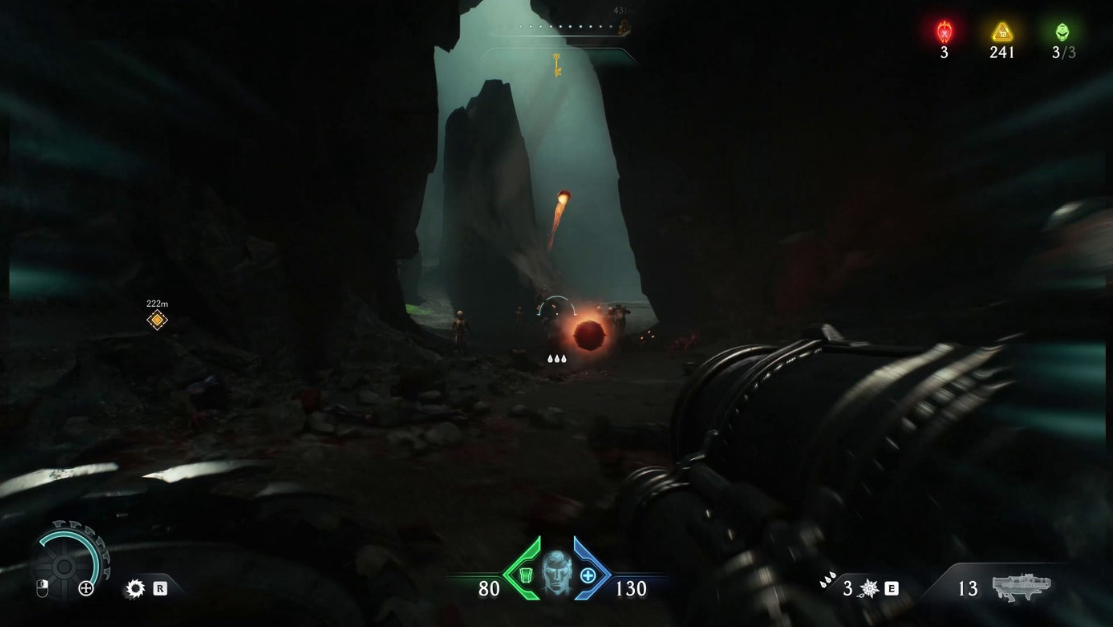1113x627 pixels.
Task: Click the Slayer face portrait
Action: 556,575
